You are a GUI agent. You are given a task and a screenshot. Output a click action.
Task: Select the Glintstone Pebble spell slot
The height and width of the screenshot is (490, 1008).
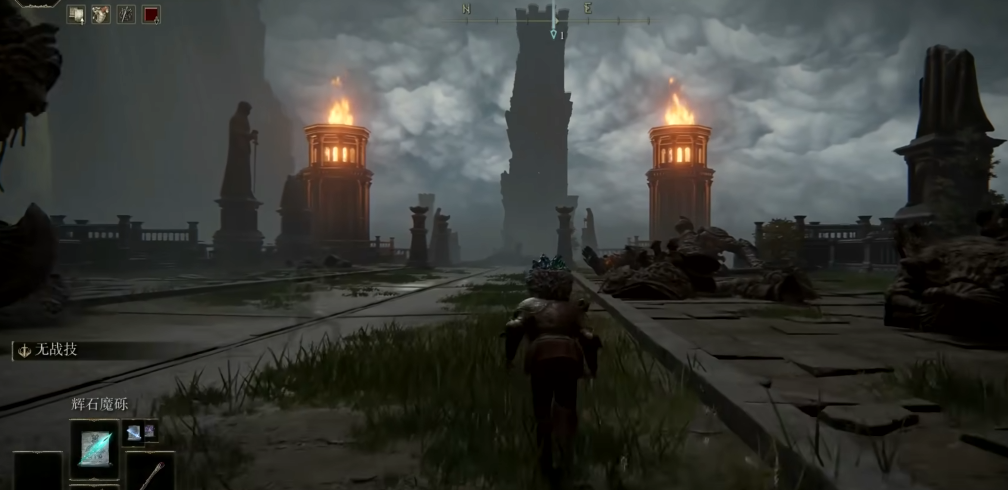point(95,446)
